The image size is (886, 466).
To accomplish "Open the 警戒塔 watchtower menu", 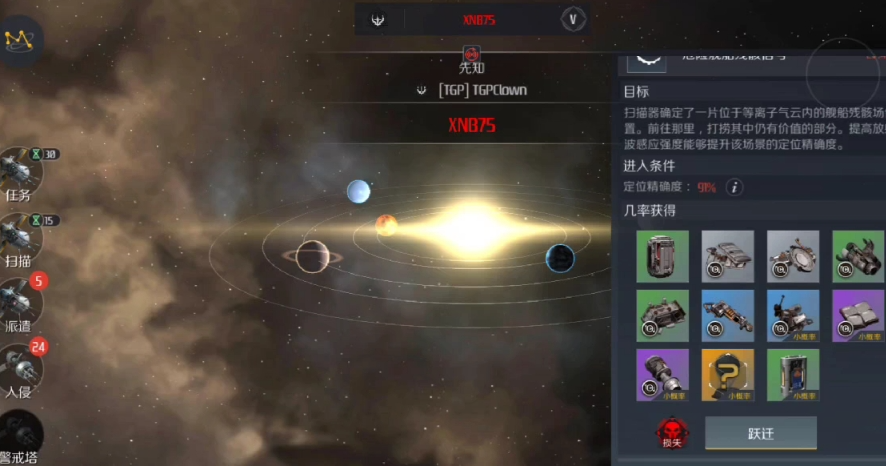I will click(18, 435).
